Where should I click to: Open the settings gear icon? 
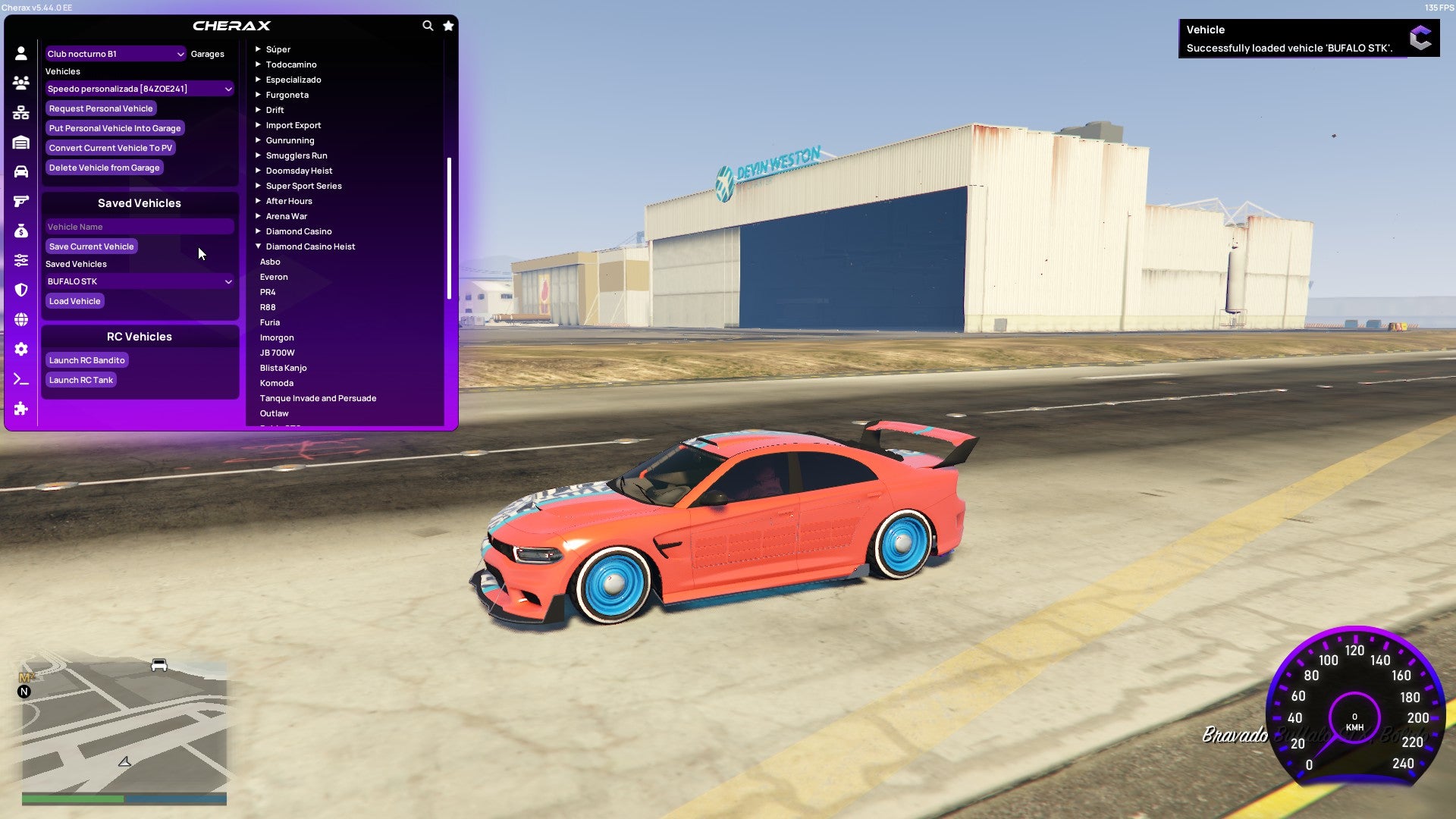pyautogui.click(x=20, y=349)
